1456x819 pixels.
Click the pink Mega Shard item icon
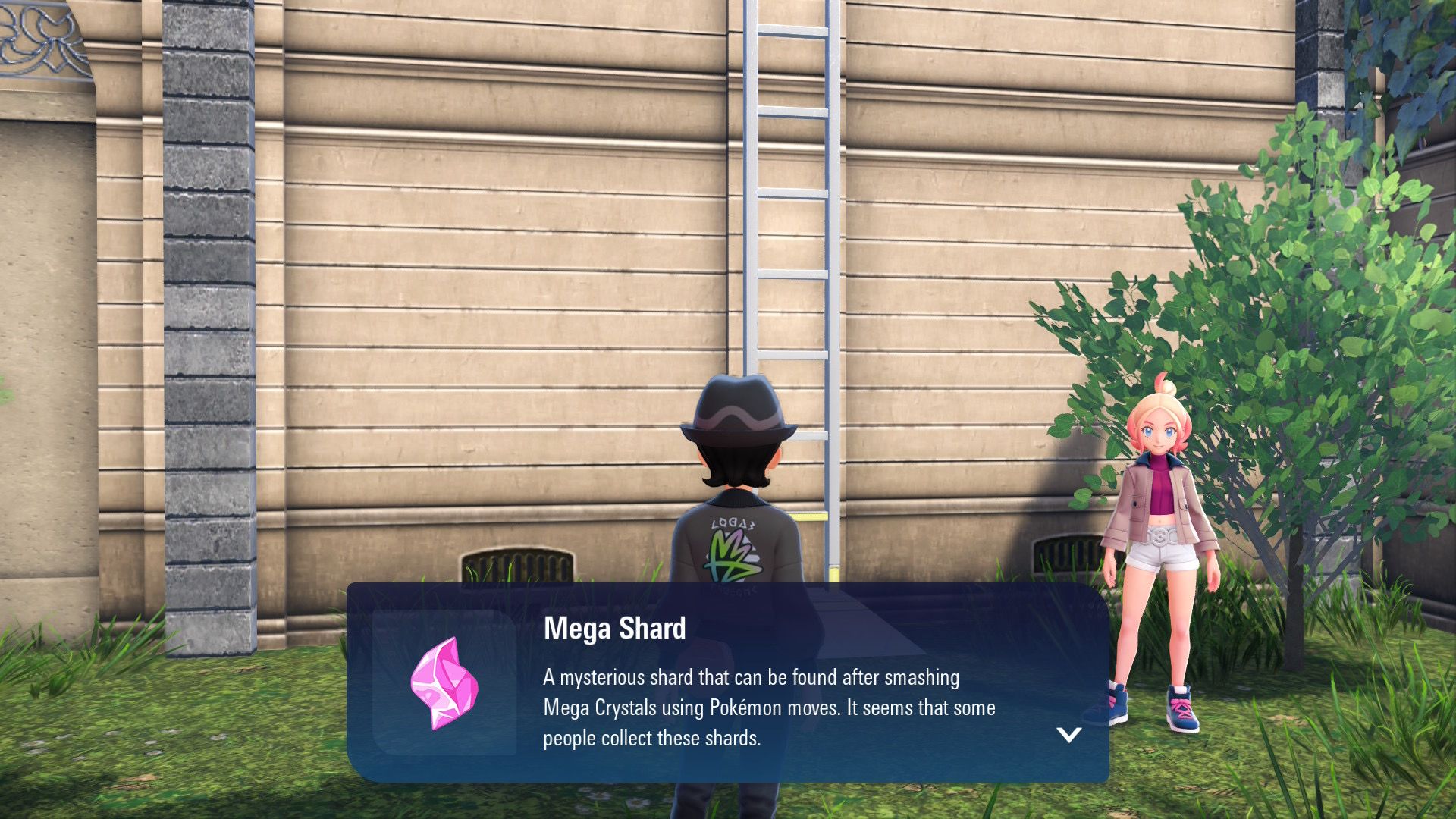click(x=444, y=683)
